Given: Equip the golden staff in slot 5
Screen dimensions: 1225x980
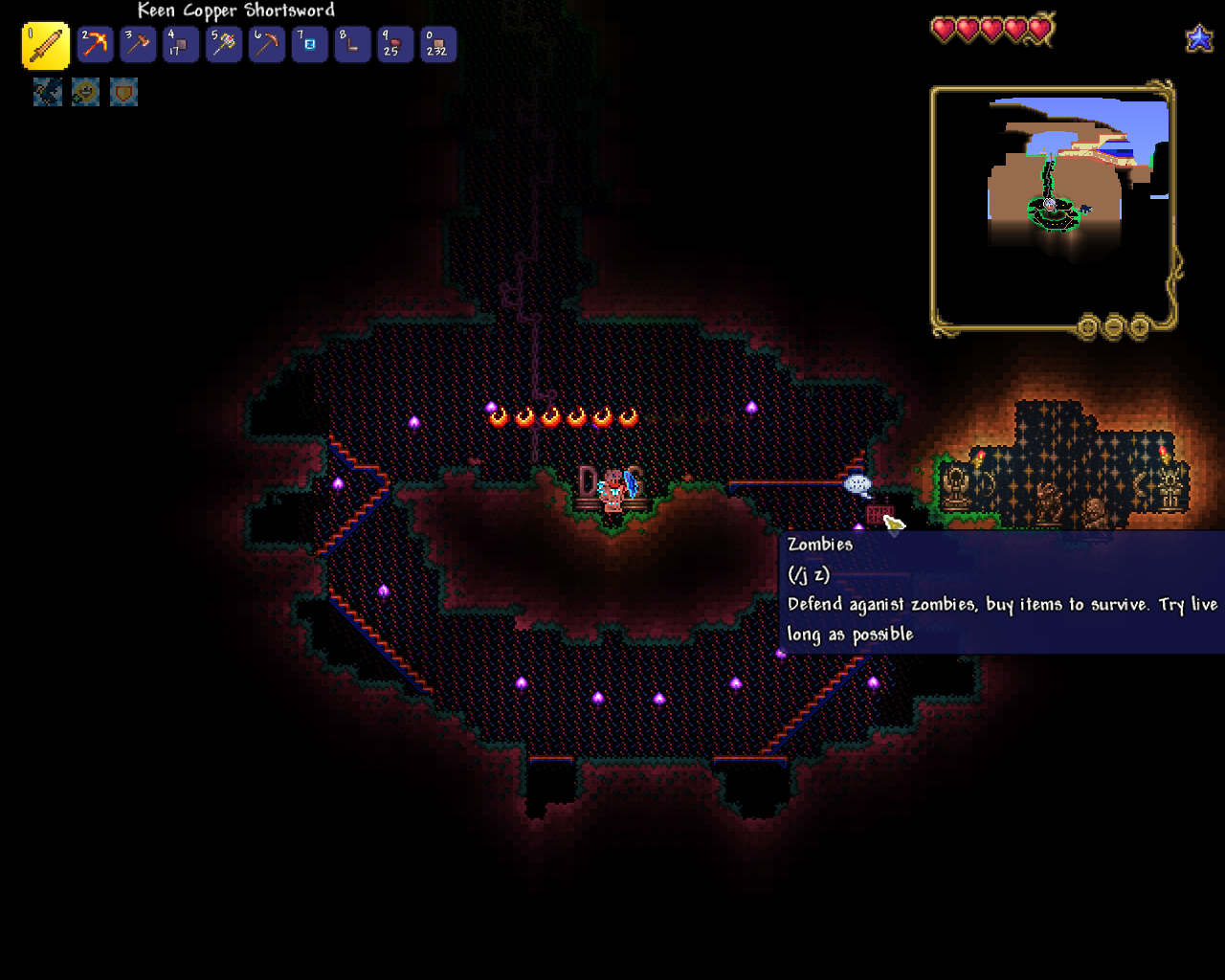Looking at the screenshot, I should [x=224, y=45].
